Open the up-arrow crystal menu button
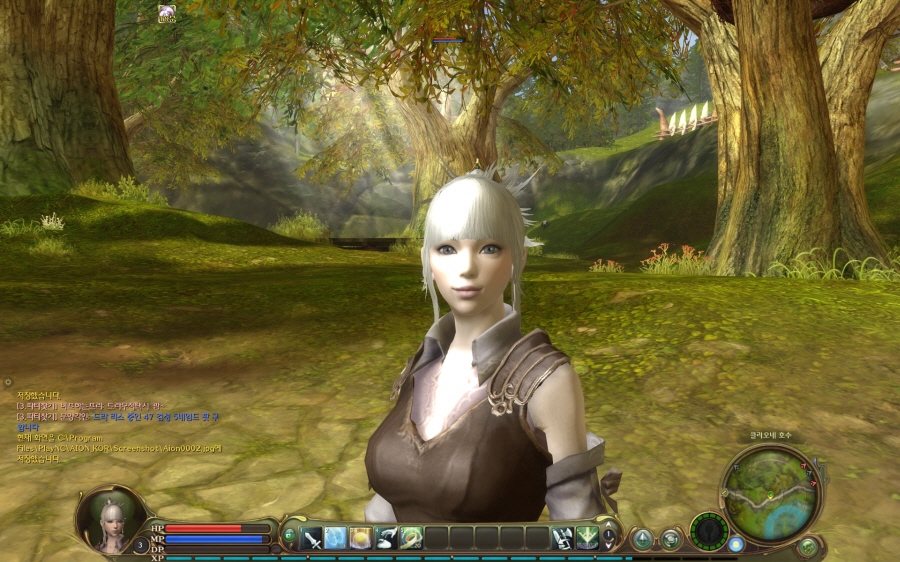Viewport: 900px width, 562px height. coord(642,539)
